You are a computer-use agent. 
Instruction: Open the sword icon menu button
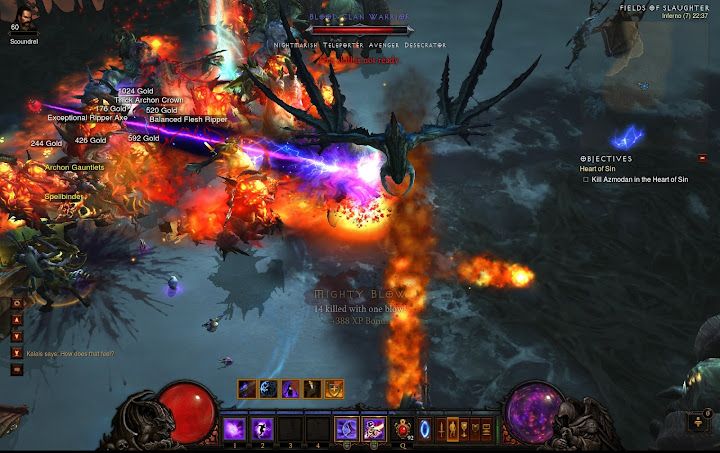pyautogui.click(x=441, y=430)
